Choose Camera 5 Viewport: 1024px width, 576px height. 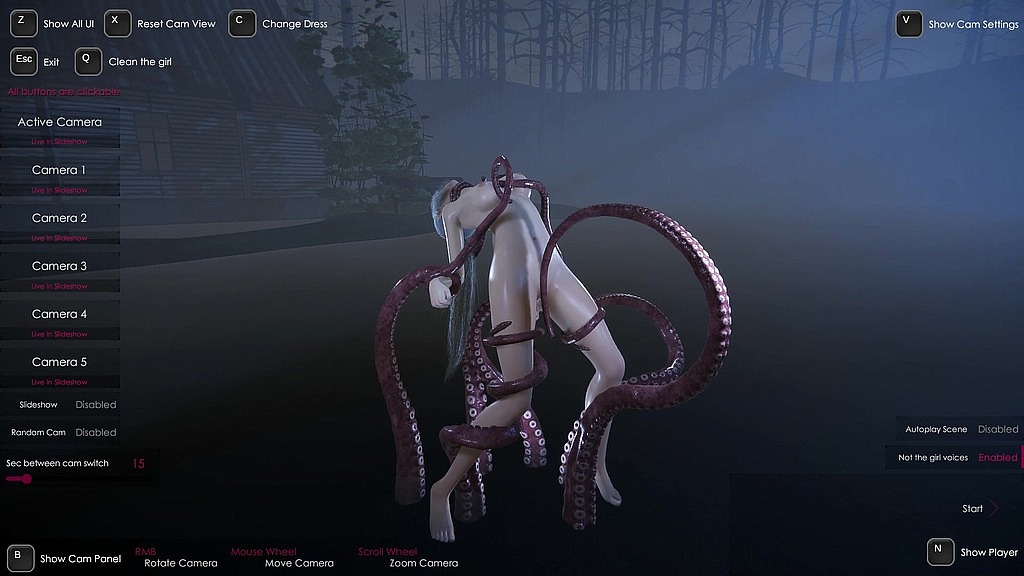click(x=59, y=362)
